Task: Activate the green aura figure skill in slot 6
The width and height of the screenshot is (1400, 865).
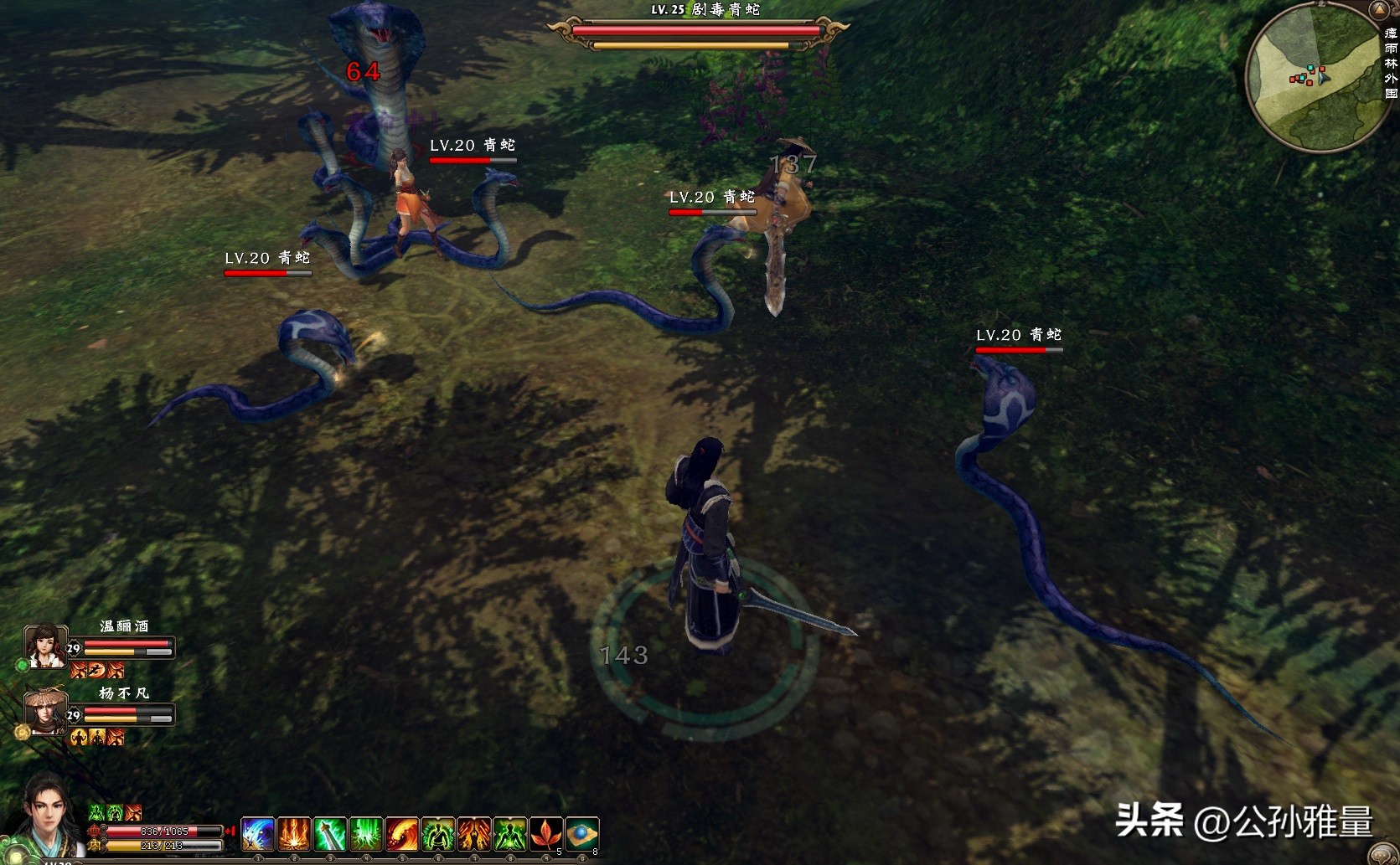Action: tap(438, 835)
